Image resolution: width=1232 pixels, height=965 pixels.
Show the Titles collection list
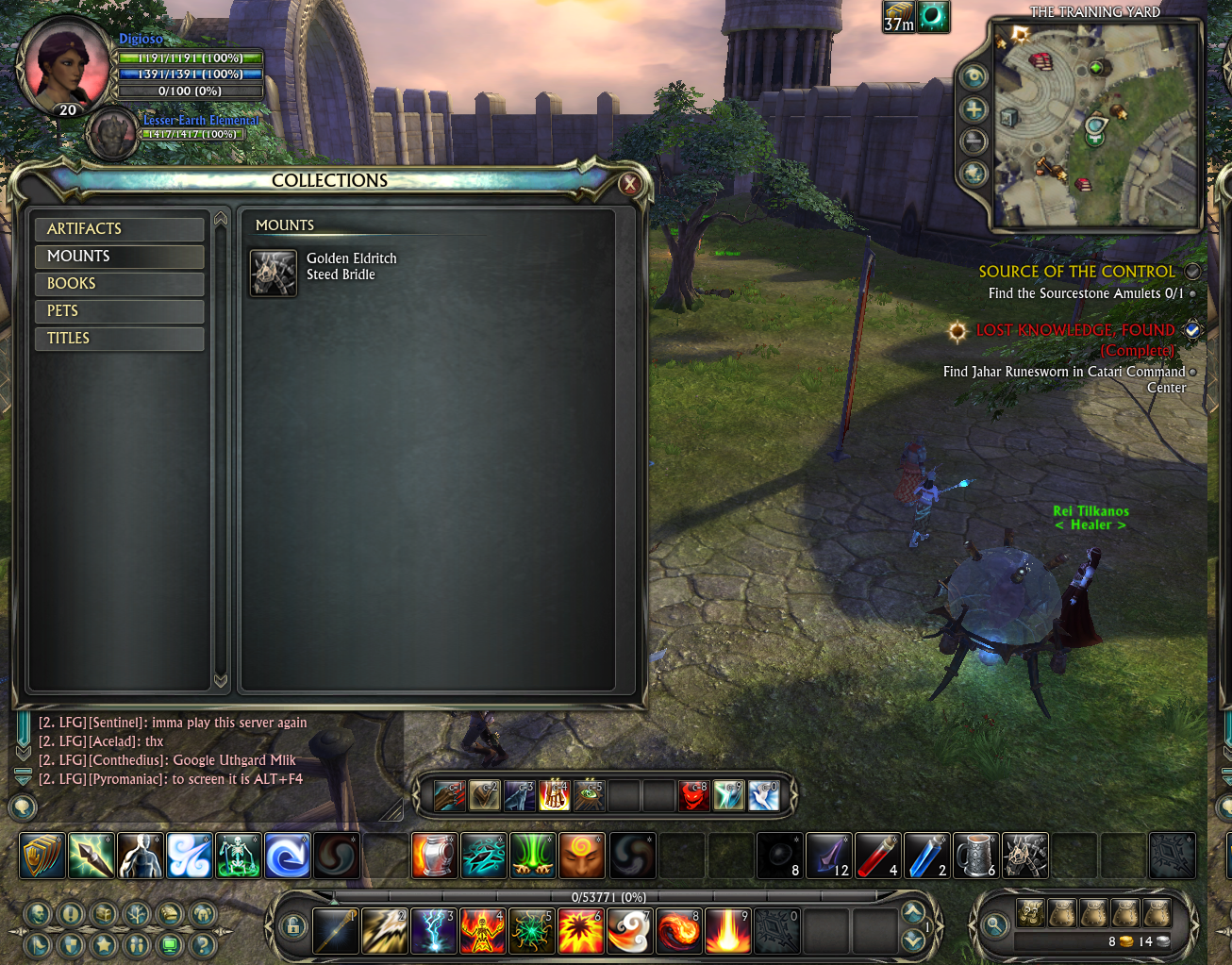(119, 339)
